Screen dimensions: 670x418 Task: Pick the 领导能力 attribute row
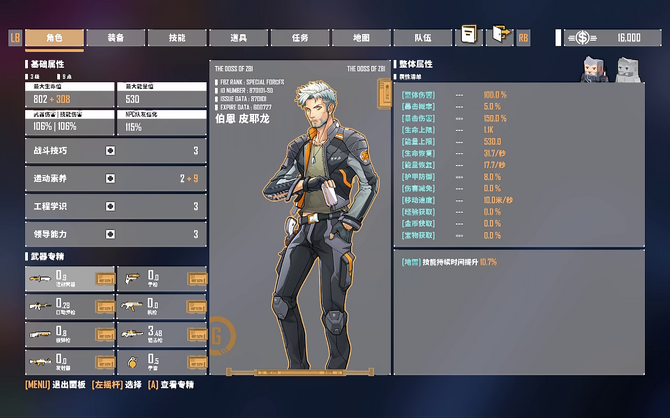click(115, 234)
